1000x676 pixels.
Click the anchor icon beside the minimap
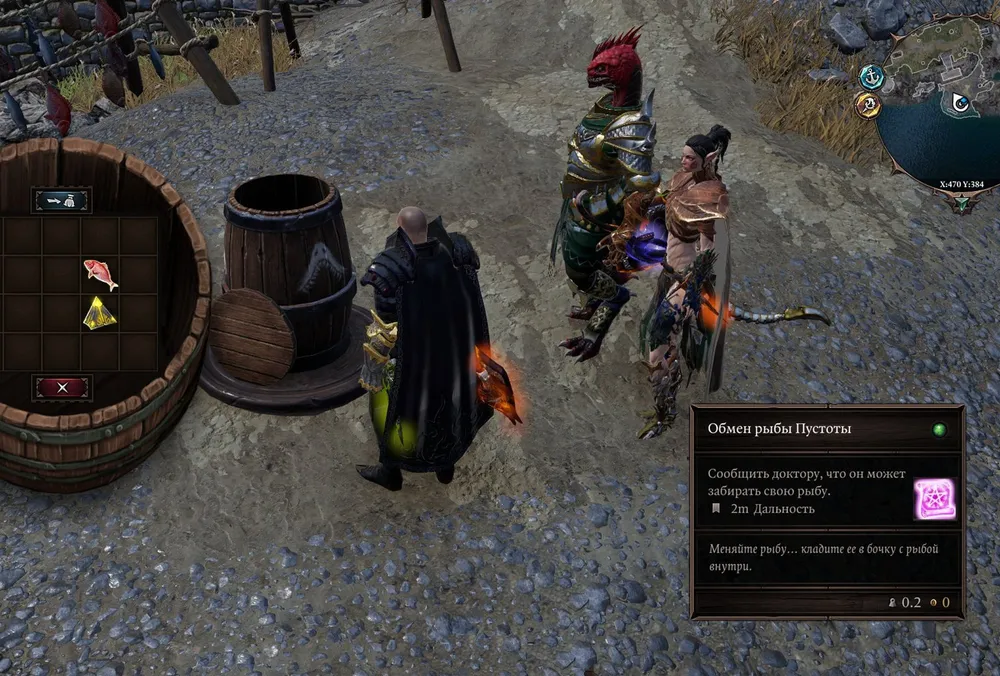pyautogui.click(x=871, y=75)
